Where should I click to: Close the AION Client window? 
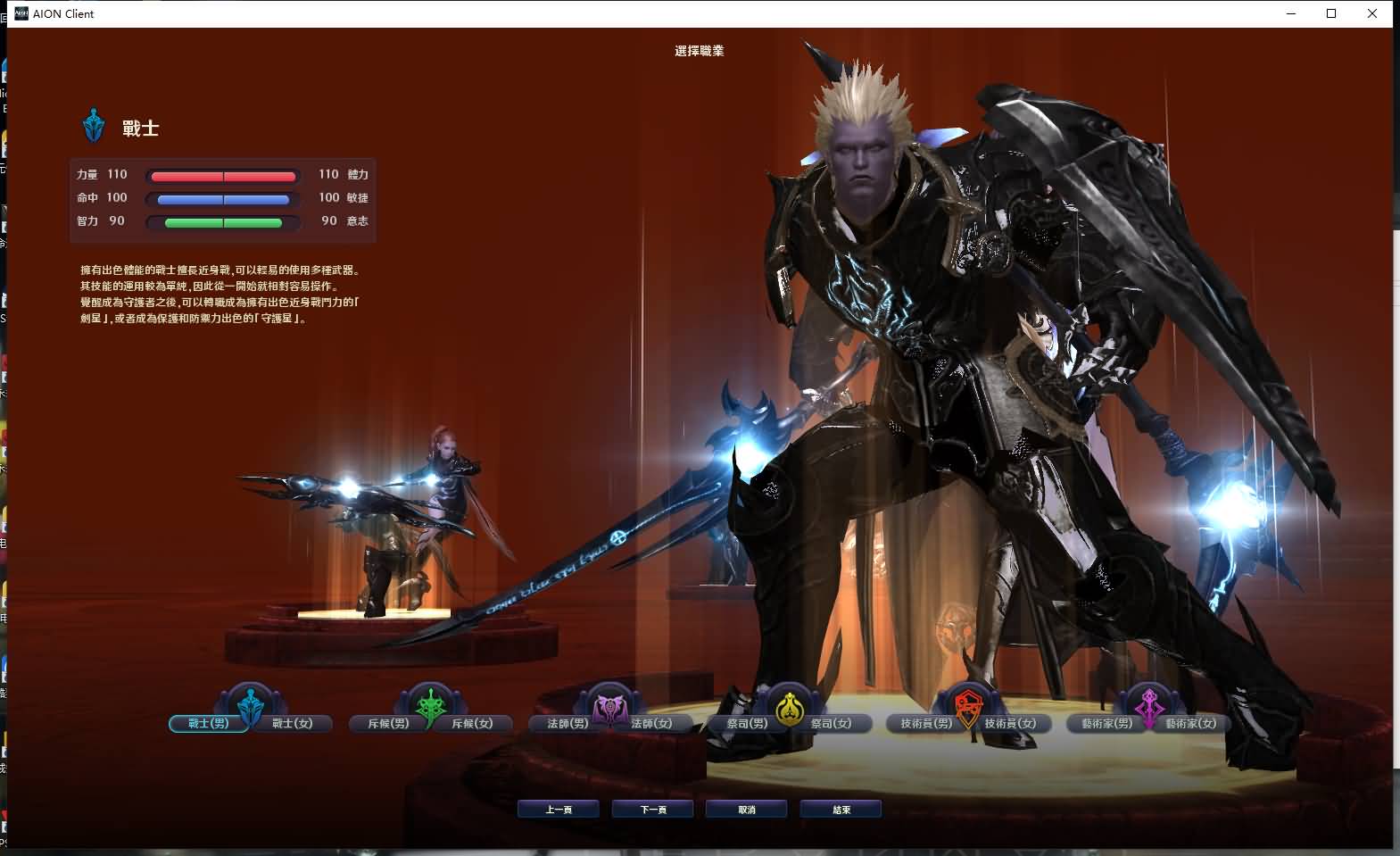(1372, 13)
